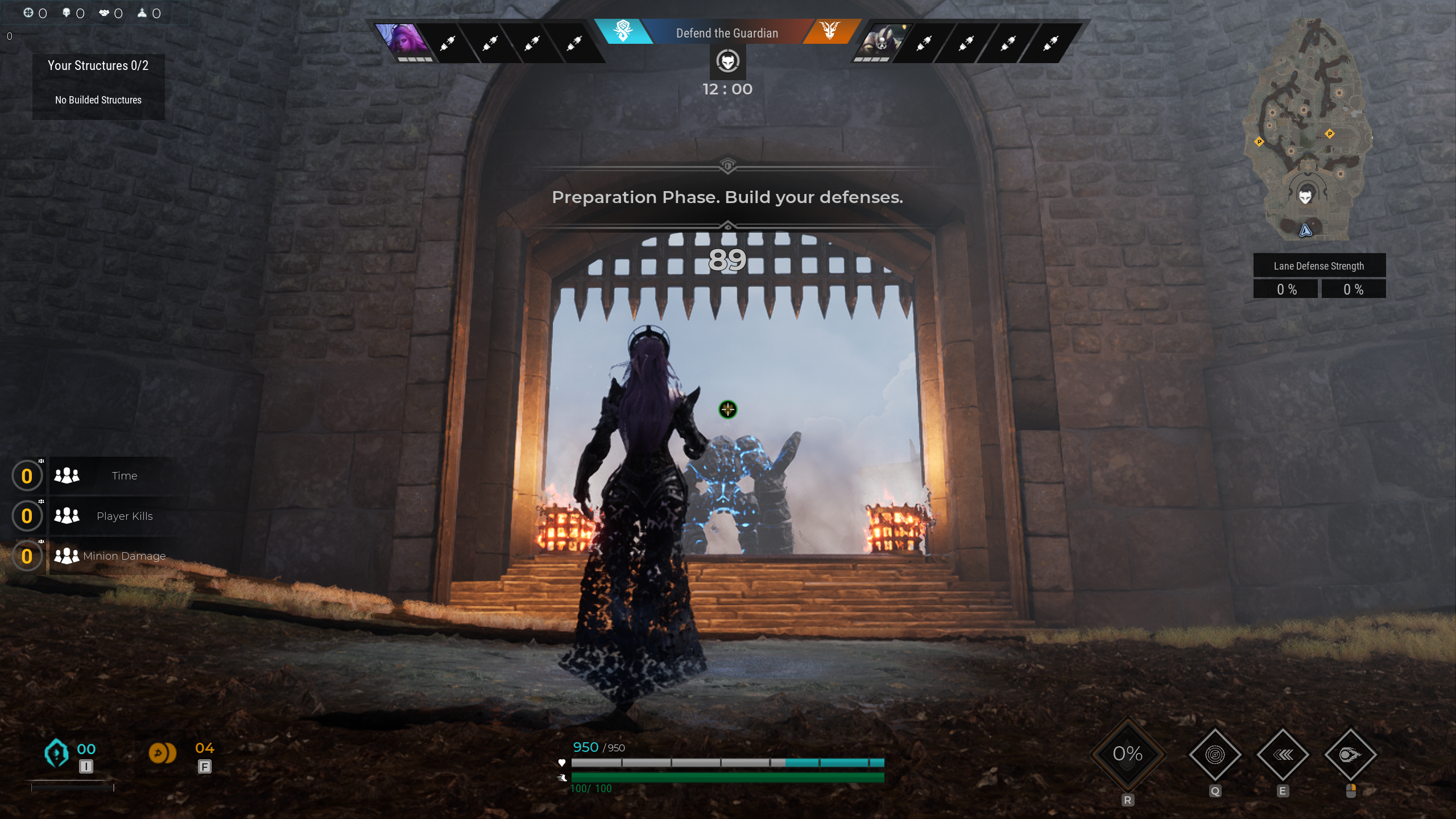Fire the flaming orb ability
This screenshot has height=819, width=1456.
point(1350,755)
